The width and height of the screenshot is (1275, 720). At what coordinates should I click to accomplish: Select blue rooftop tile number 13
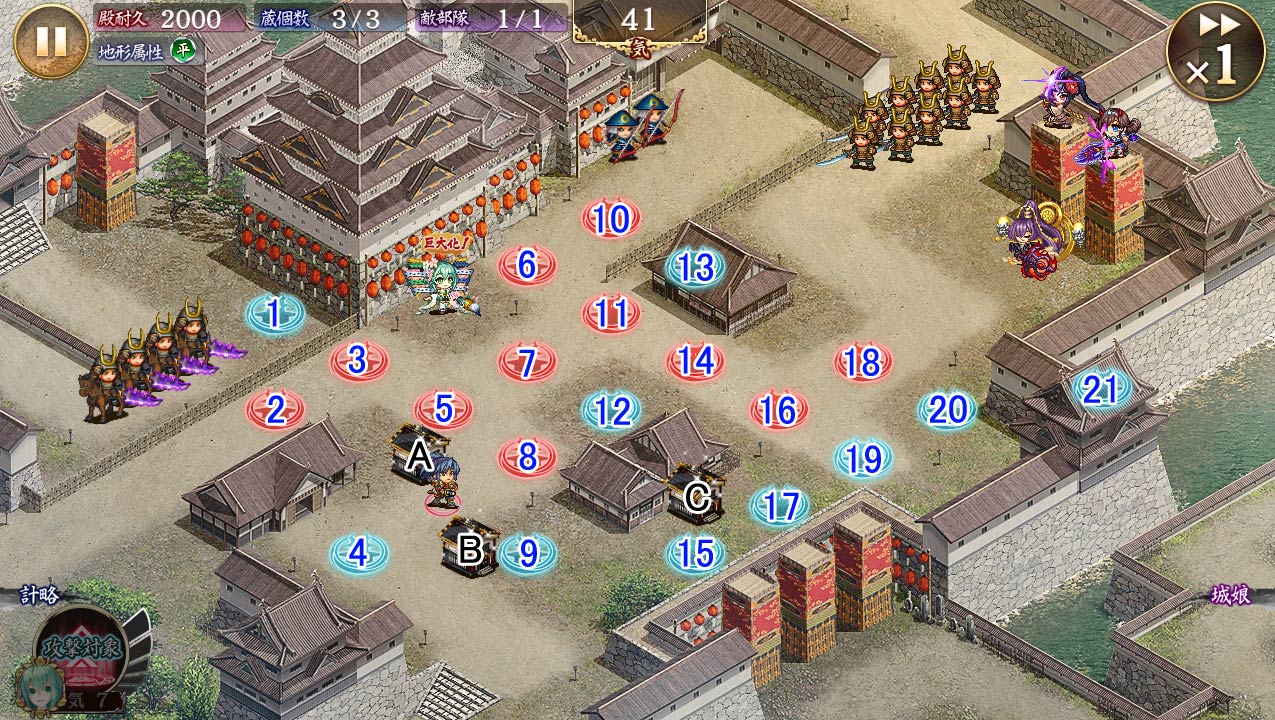tap(695, 266)
